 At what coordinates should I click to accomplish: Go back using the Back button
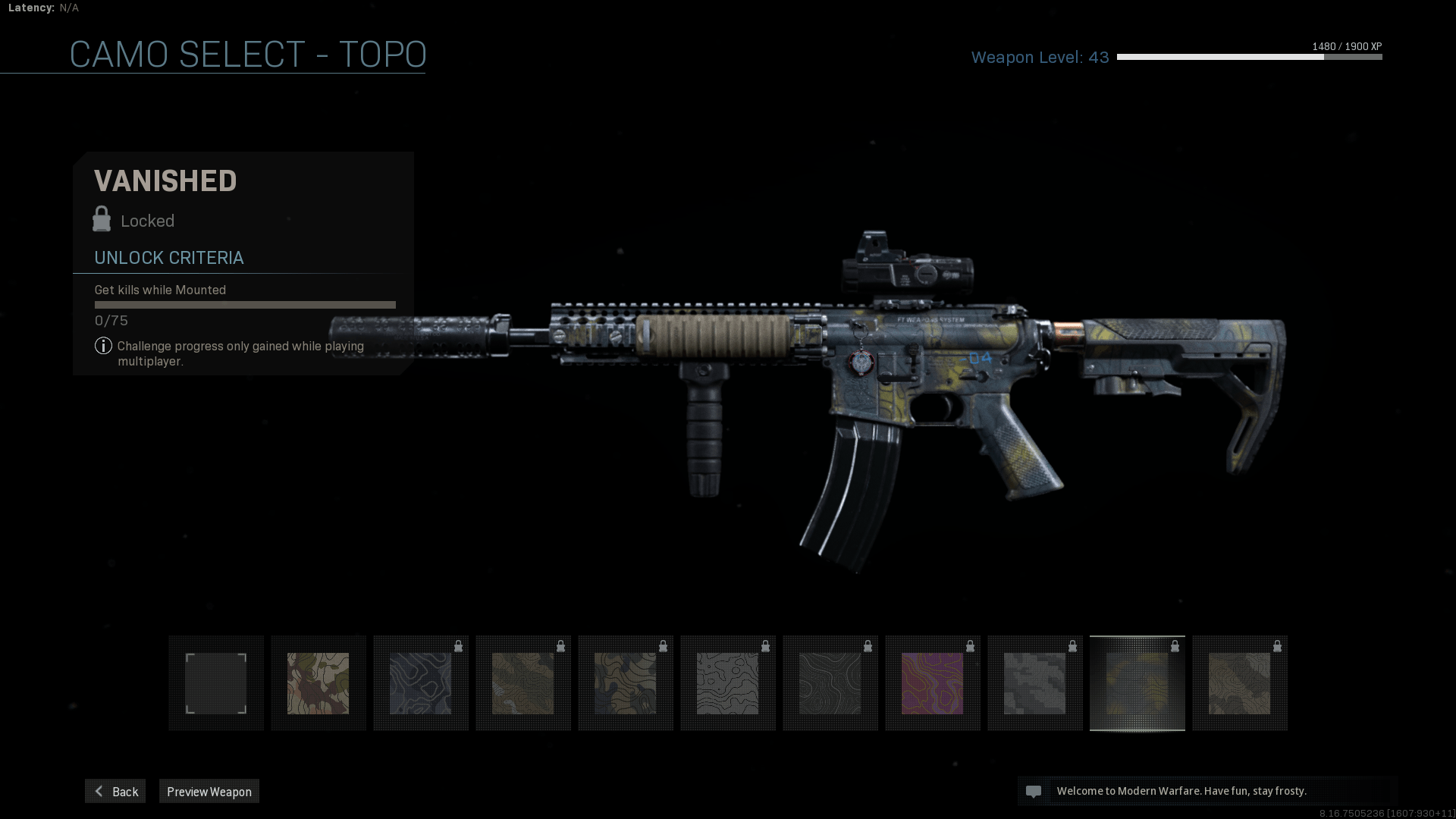pyautogui.click(x=115, y=791)
